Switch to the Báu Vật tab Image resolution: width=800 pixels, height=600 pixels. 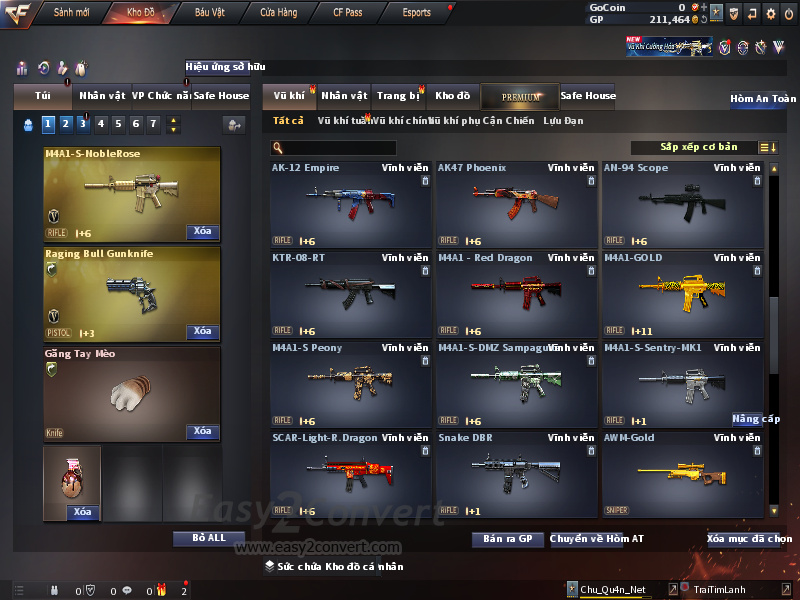pyautogui.click(x=209, y=13)
